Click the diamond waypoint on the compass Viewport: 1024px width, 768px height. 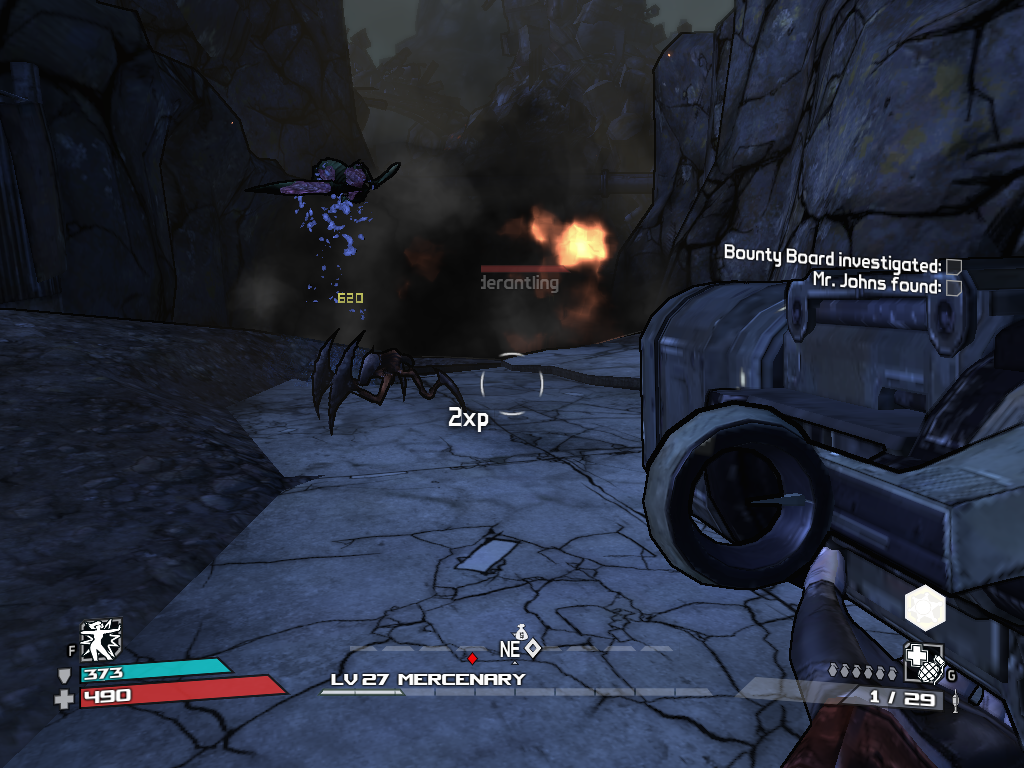pyautogui.click(x=533, y=648)
